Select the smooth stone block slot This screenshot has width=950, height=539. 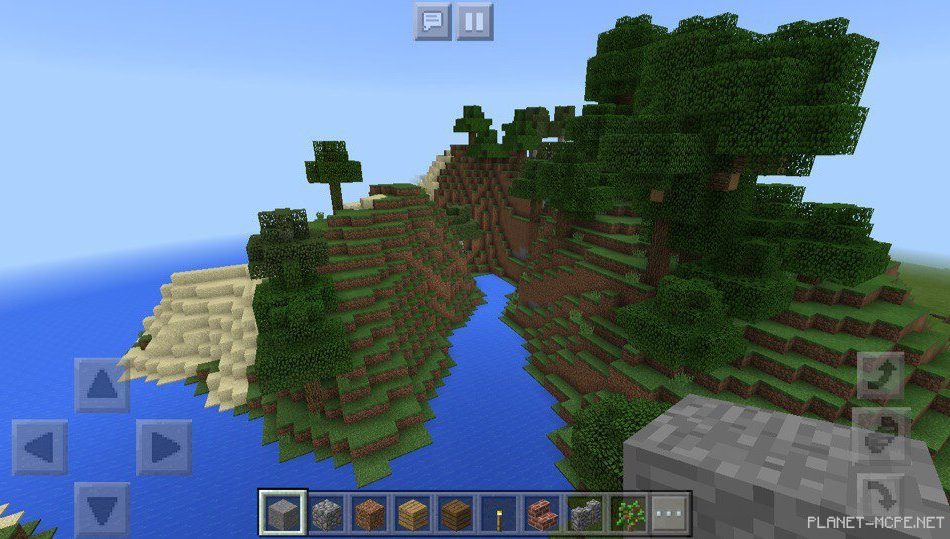281,514
